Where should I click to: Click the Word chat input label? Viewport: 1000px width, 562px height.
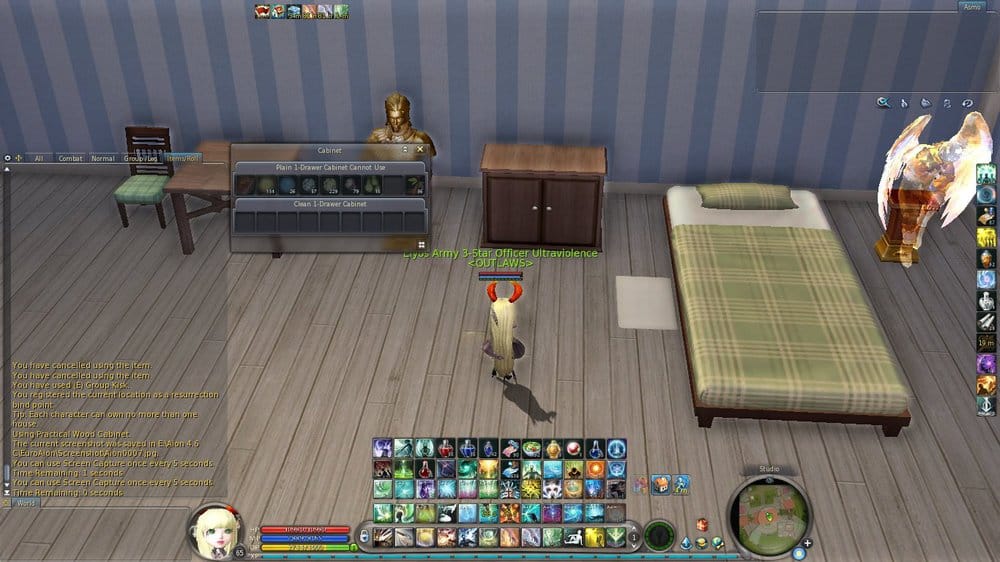click(x=26, y=503)
